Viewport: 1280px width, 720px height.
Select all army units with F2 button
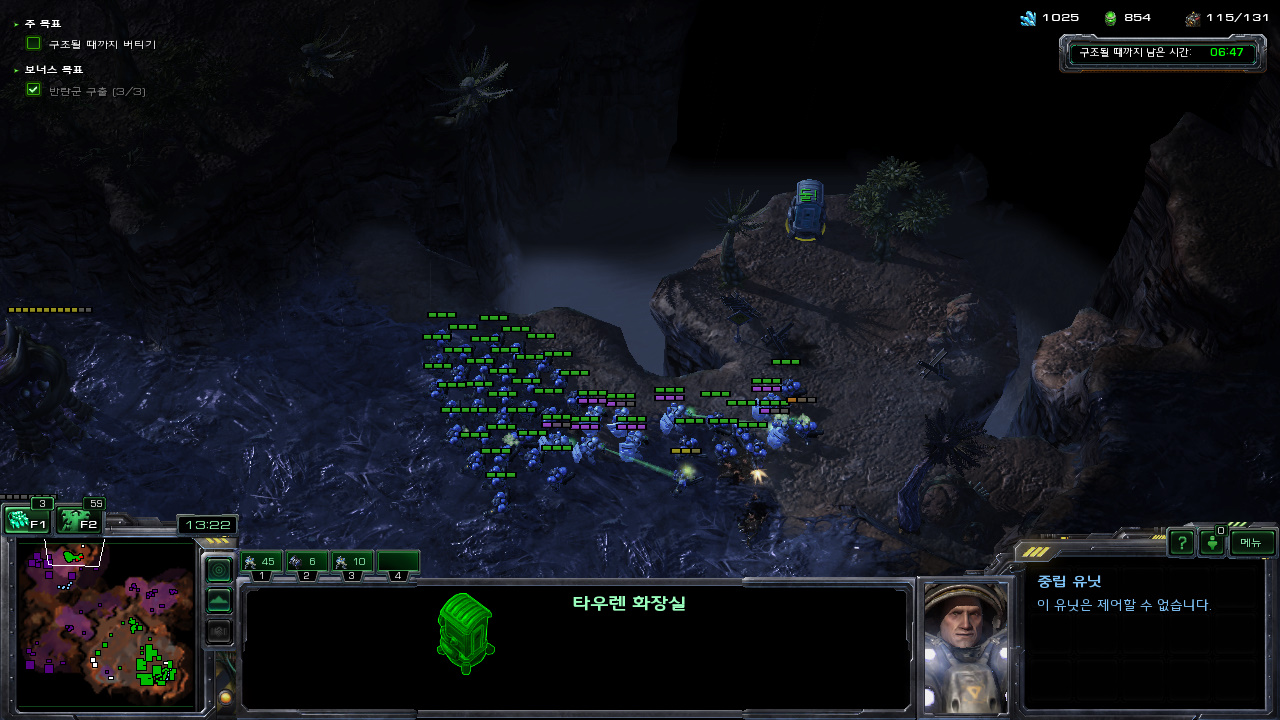[x=79, y=520]
